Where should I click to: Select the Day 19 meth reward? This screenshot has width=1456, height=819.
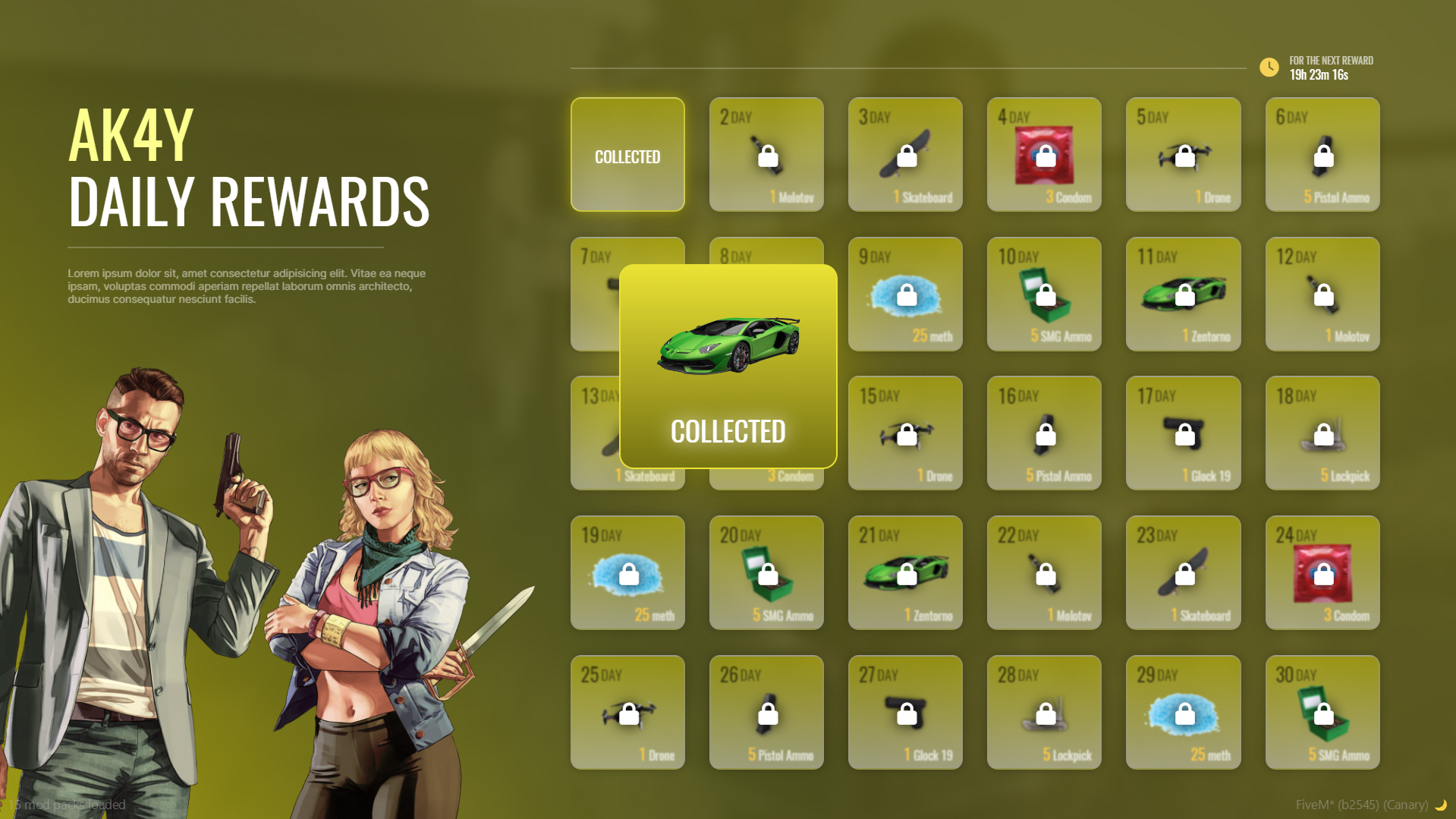tap(627, 572)
